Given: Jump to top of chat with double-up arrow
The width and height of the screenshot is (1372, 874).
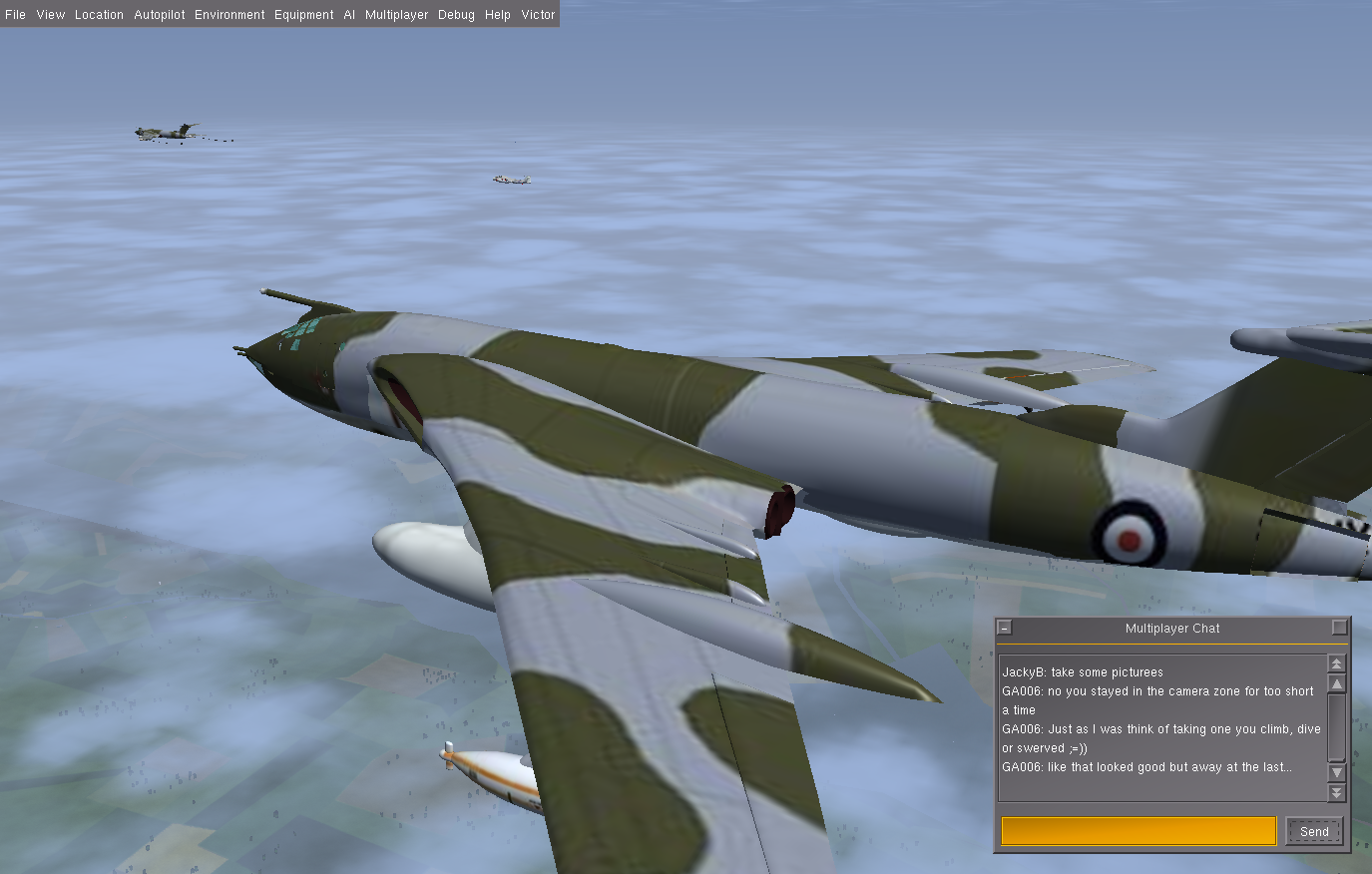Looking at the screenshot, I should click(1337, 663).
